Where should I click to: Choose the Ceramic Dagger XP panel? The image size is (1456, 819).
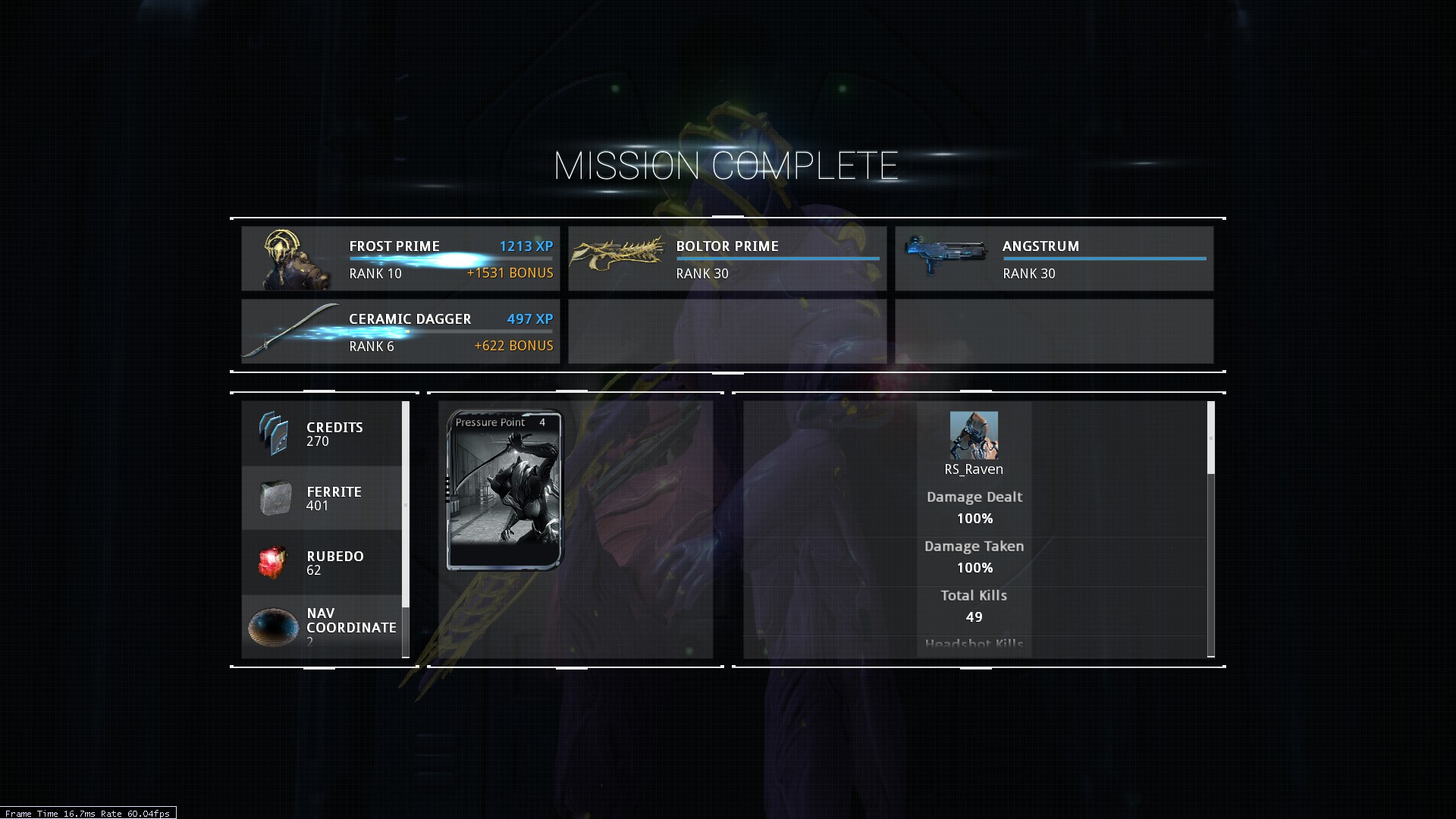400,331
